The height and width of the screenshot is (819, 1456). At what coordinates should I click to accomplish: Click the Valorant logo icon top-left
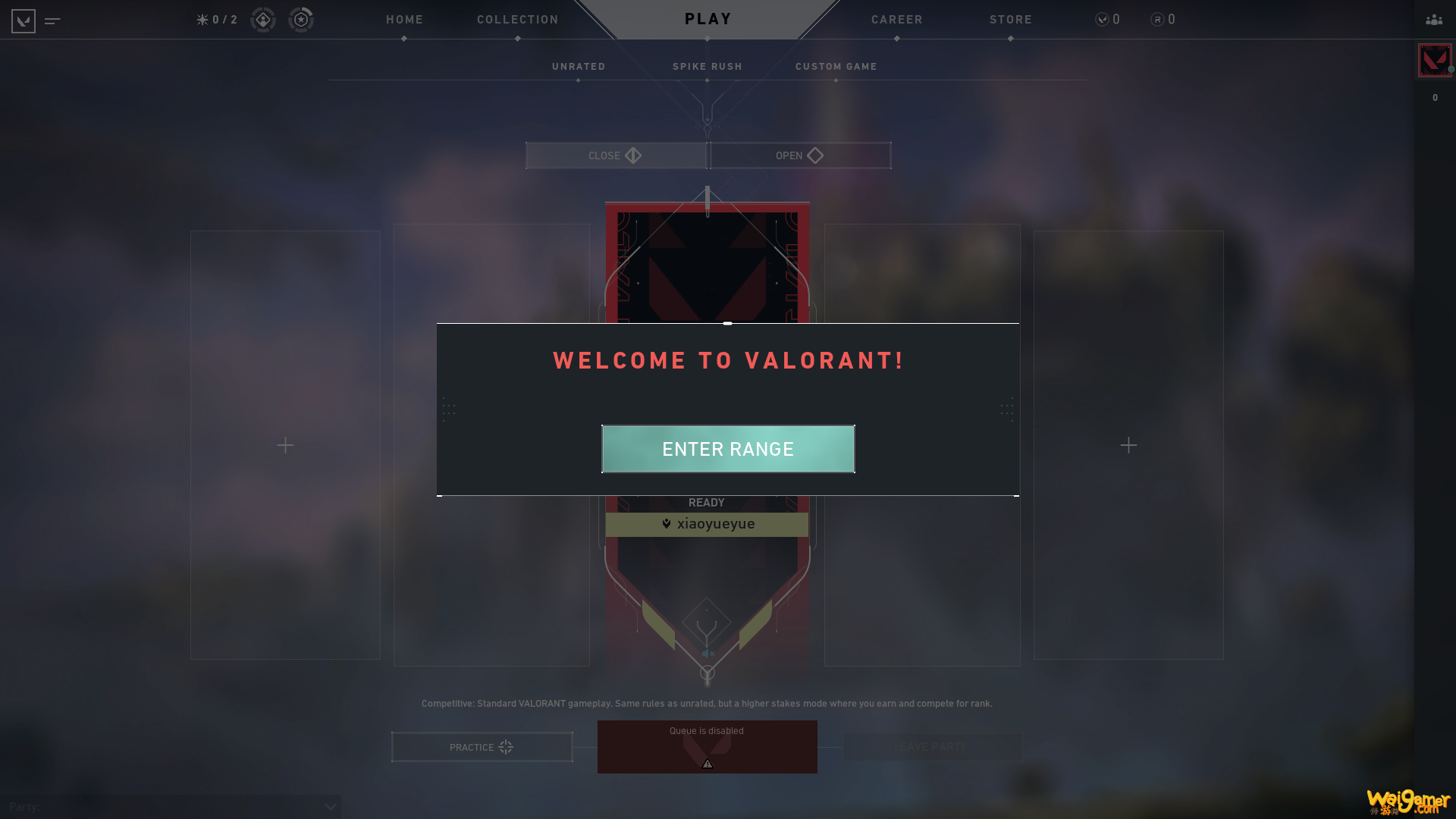coord(24,20)
